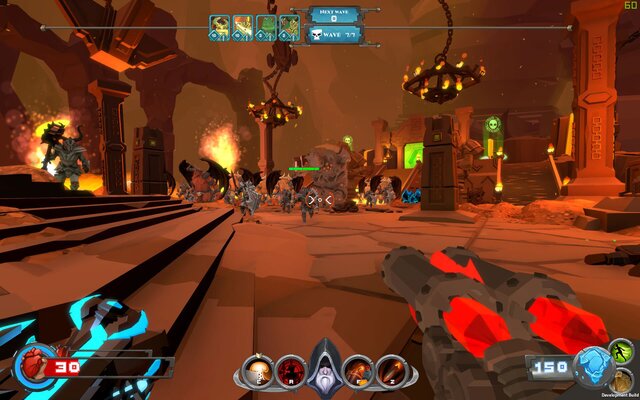Select the fiery enemy wave portrait
Screen dimensions: 640x400
[x=242, y=26]
